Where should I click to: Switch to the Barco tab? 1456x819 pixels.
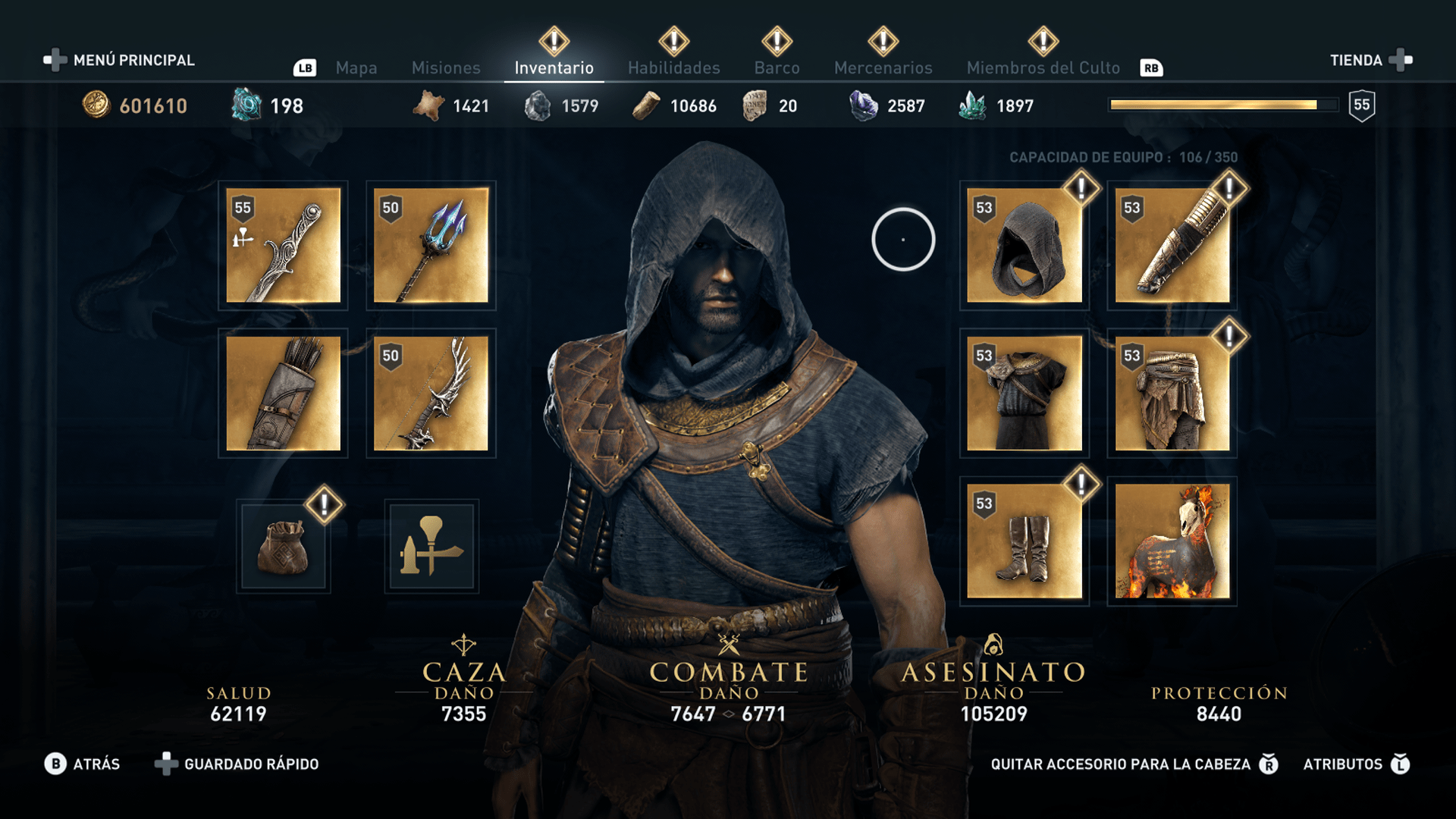click(776, 67)
